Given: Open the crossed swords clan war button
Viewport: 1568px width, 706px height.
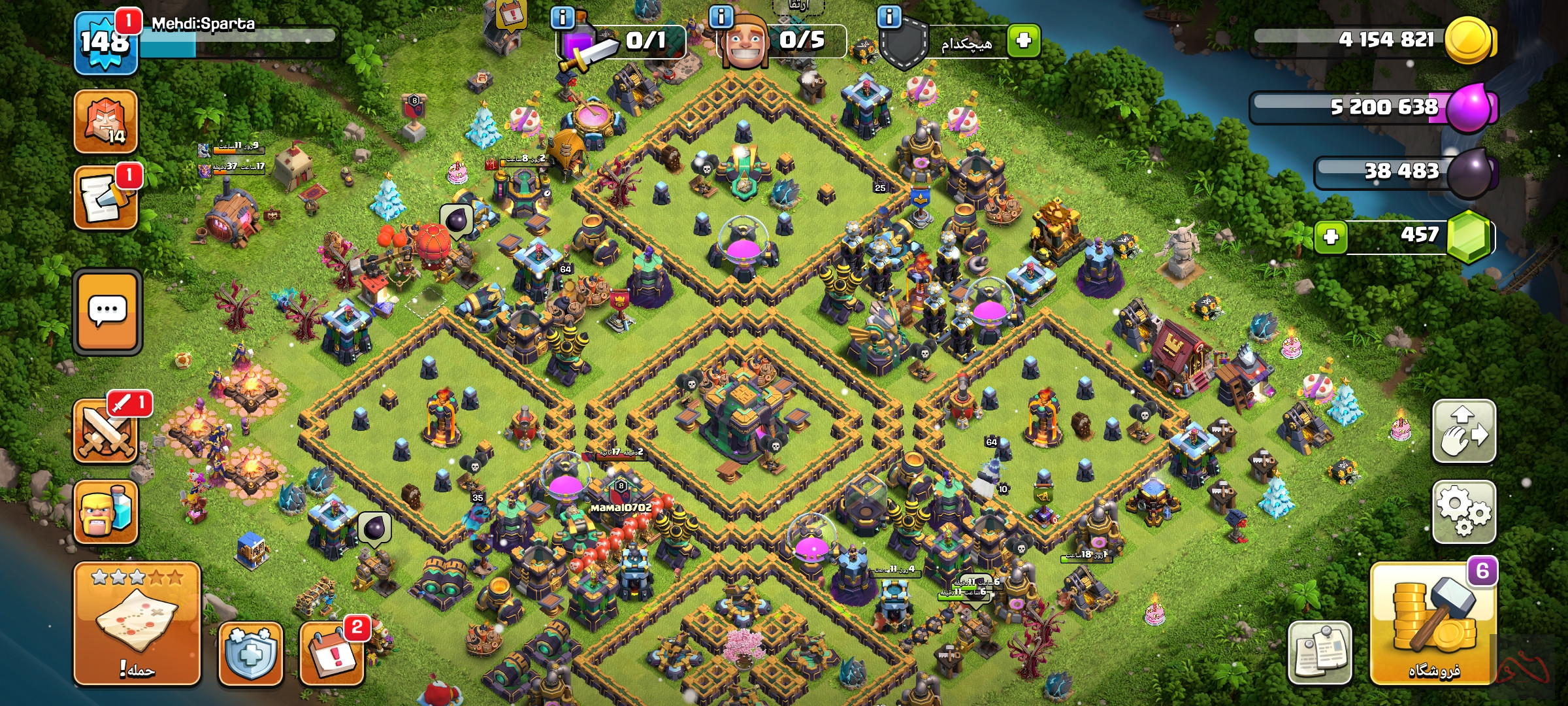Looking at the screenshot, I should (106, 431).
